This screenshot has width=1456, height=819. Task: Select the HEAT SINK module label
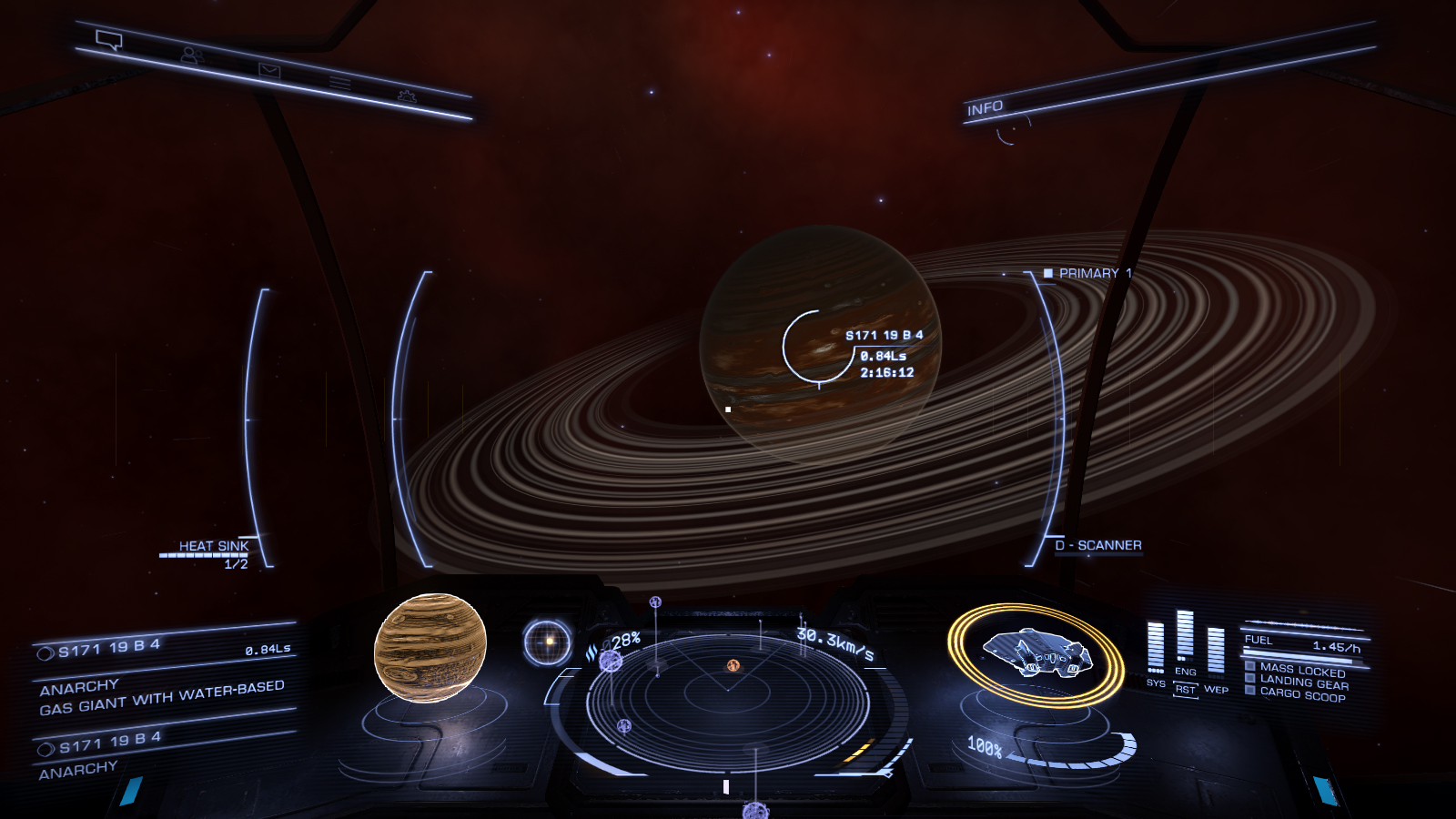click(213, 546)
